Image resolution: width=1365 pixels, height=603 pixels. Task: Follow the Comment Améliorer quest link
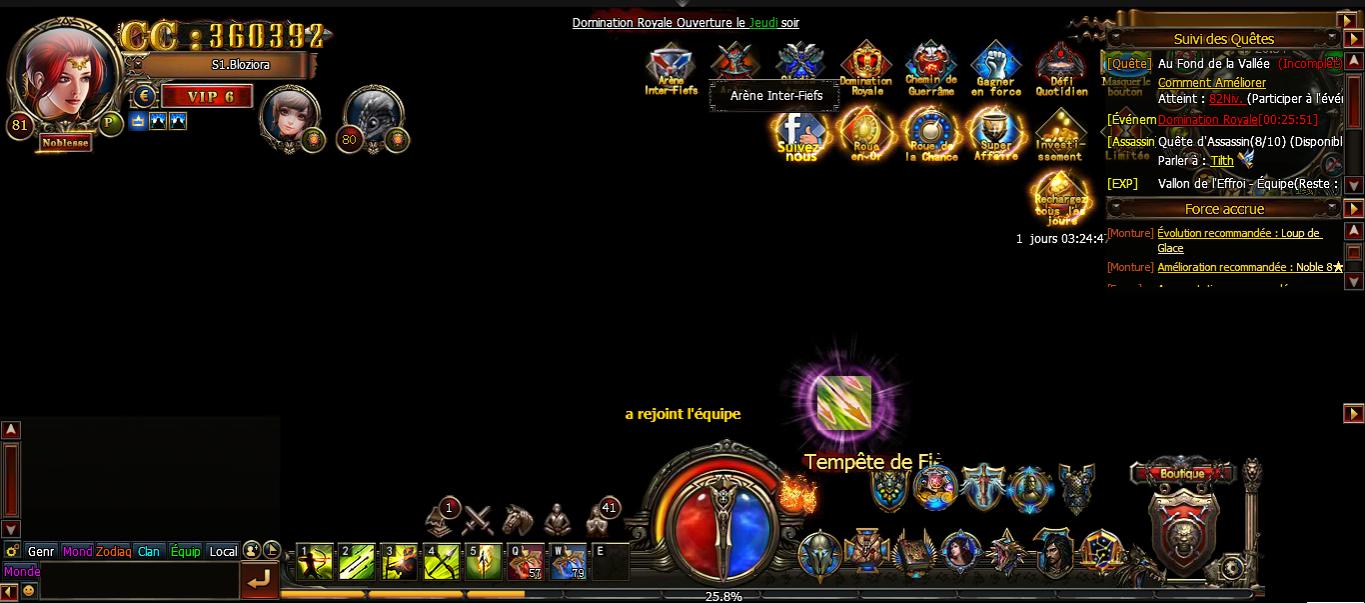1211,83
